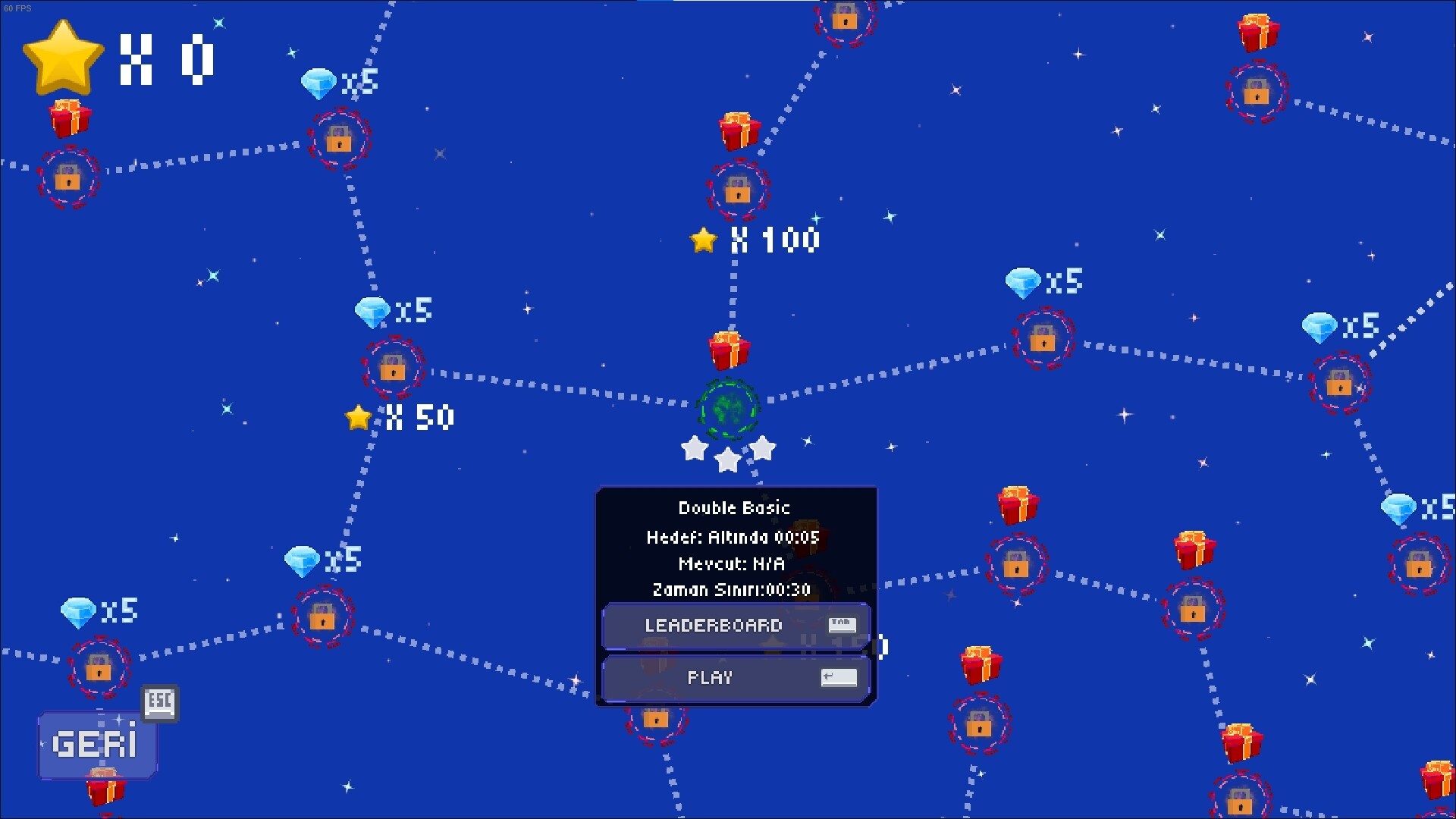Open the gift box in the top-left corner

70,118
